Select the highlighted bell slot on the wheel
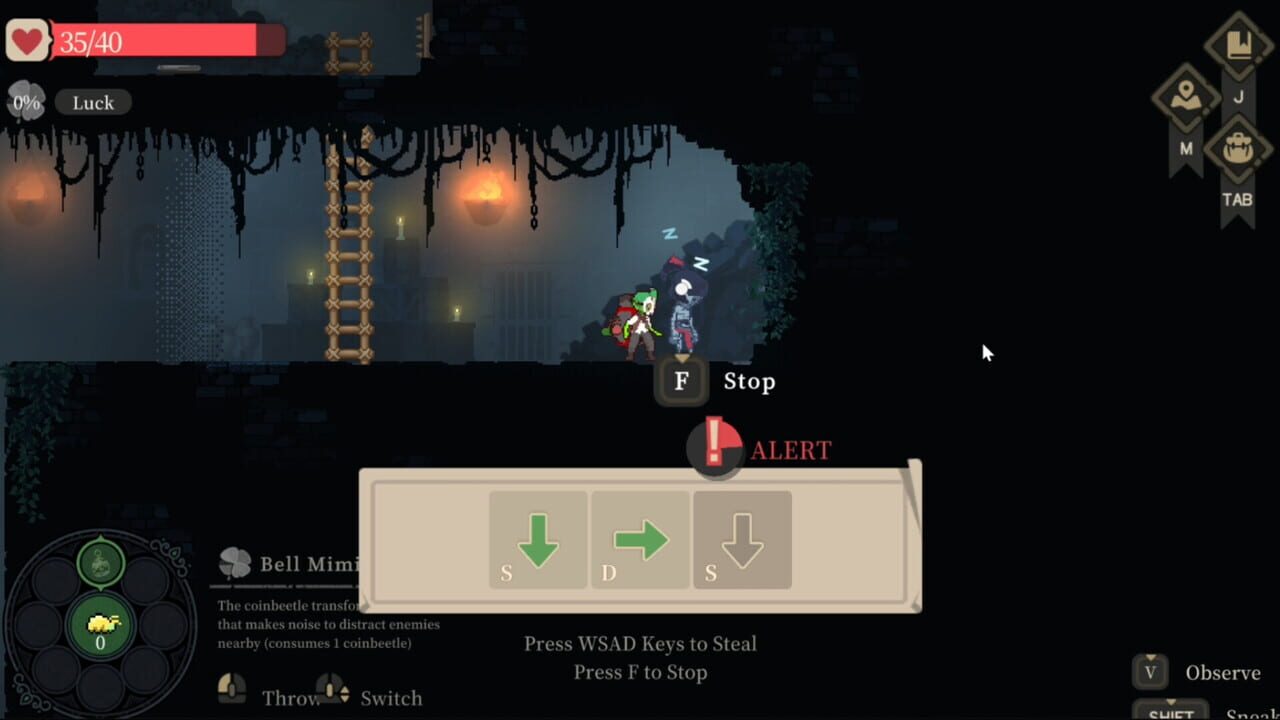This screenshot has width=1280, height=720. tap(99, 561)
